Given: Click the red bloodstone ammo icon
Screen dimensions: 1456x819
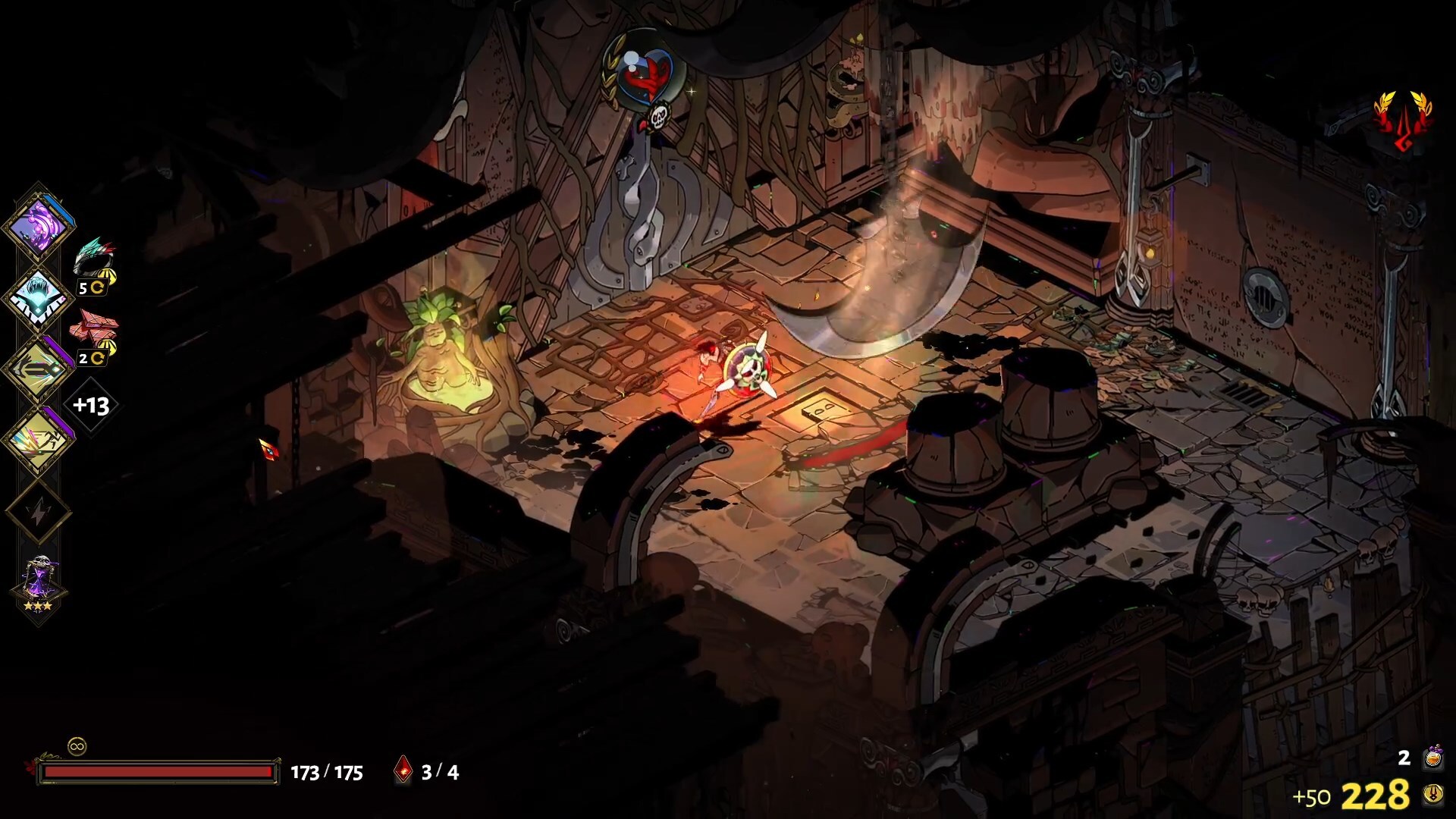Looking at the screenshot, I should [403, 771].
